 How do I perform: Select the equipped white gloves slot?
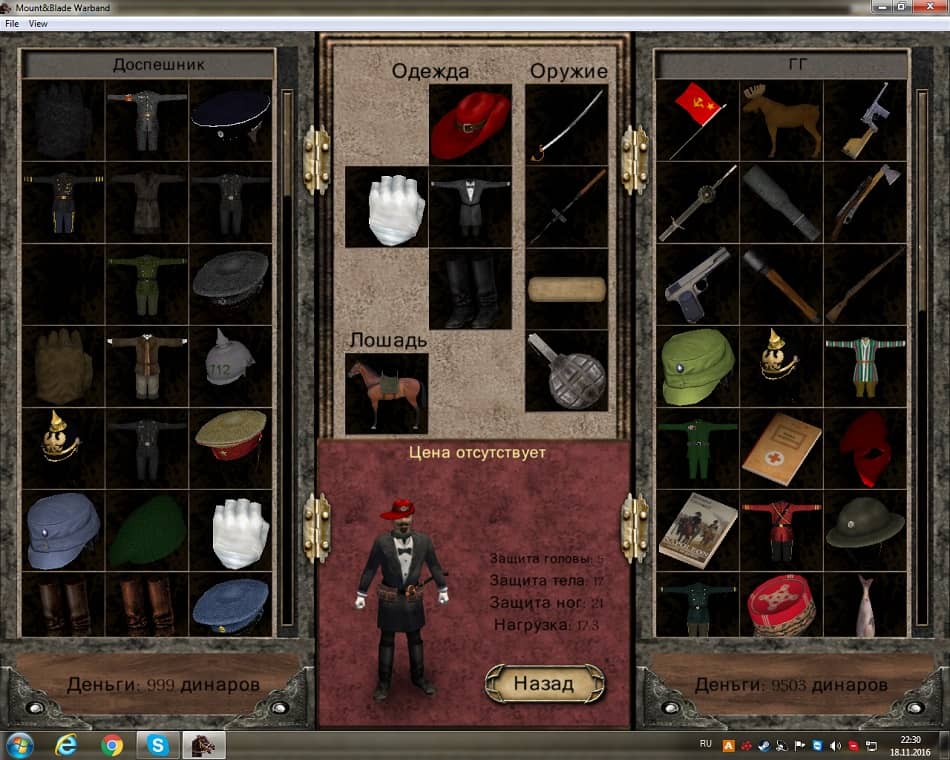point(387,207)
